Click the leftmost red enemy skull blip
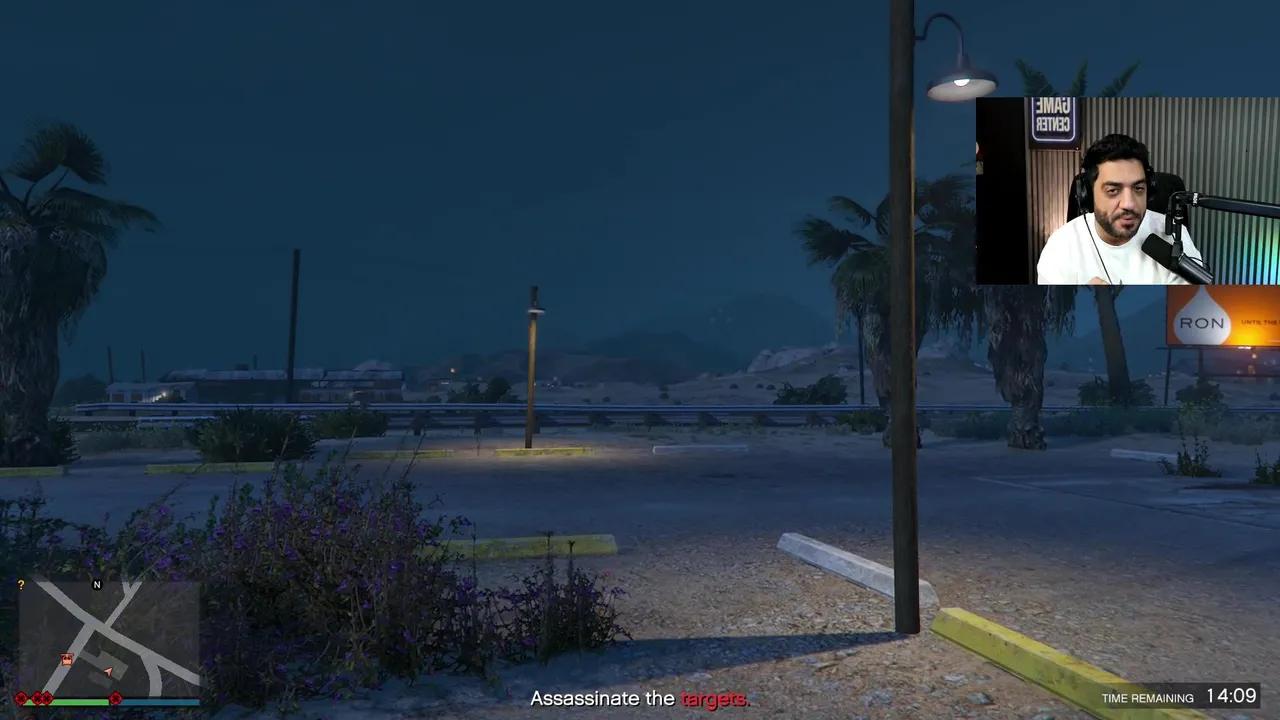The width and height of the screenshot is (1280, 720). (20, 698)
